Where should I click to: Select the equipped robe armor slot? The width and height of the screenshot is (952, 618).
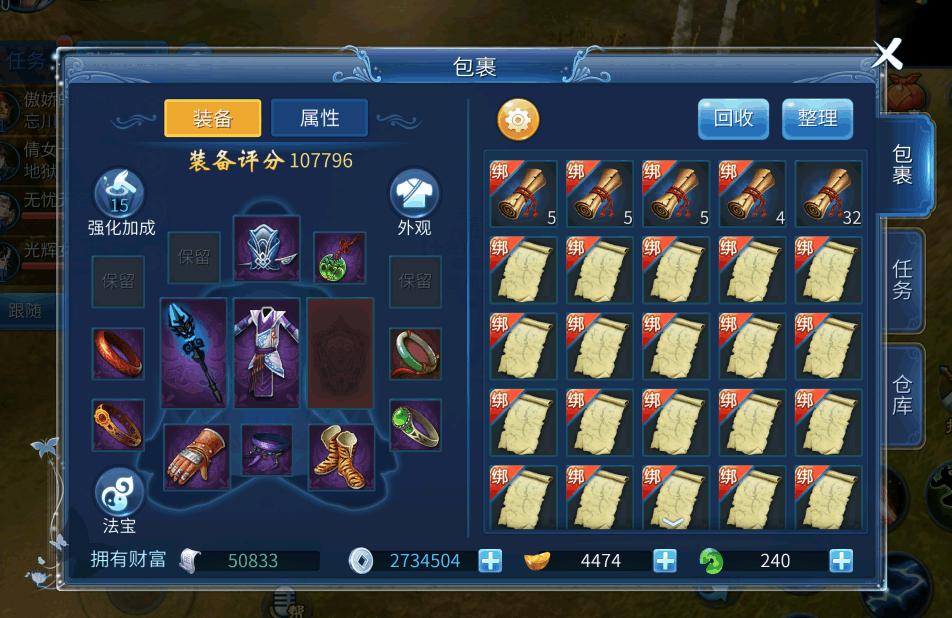(267, 353)
